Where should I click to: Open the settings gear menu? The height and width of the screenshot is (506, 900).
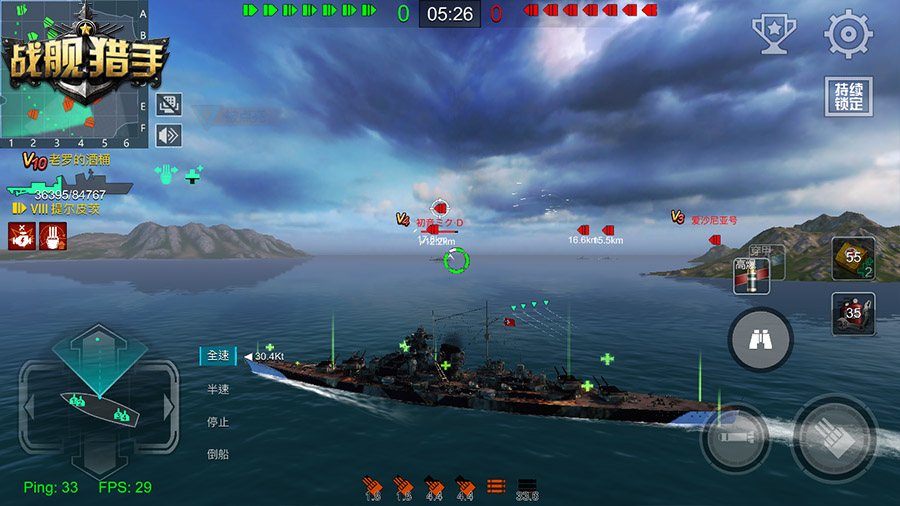pyautogui.click(x=848, y=34)
